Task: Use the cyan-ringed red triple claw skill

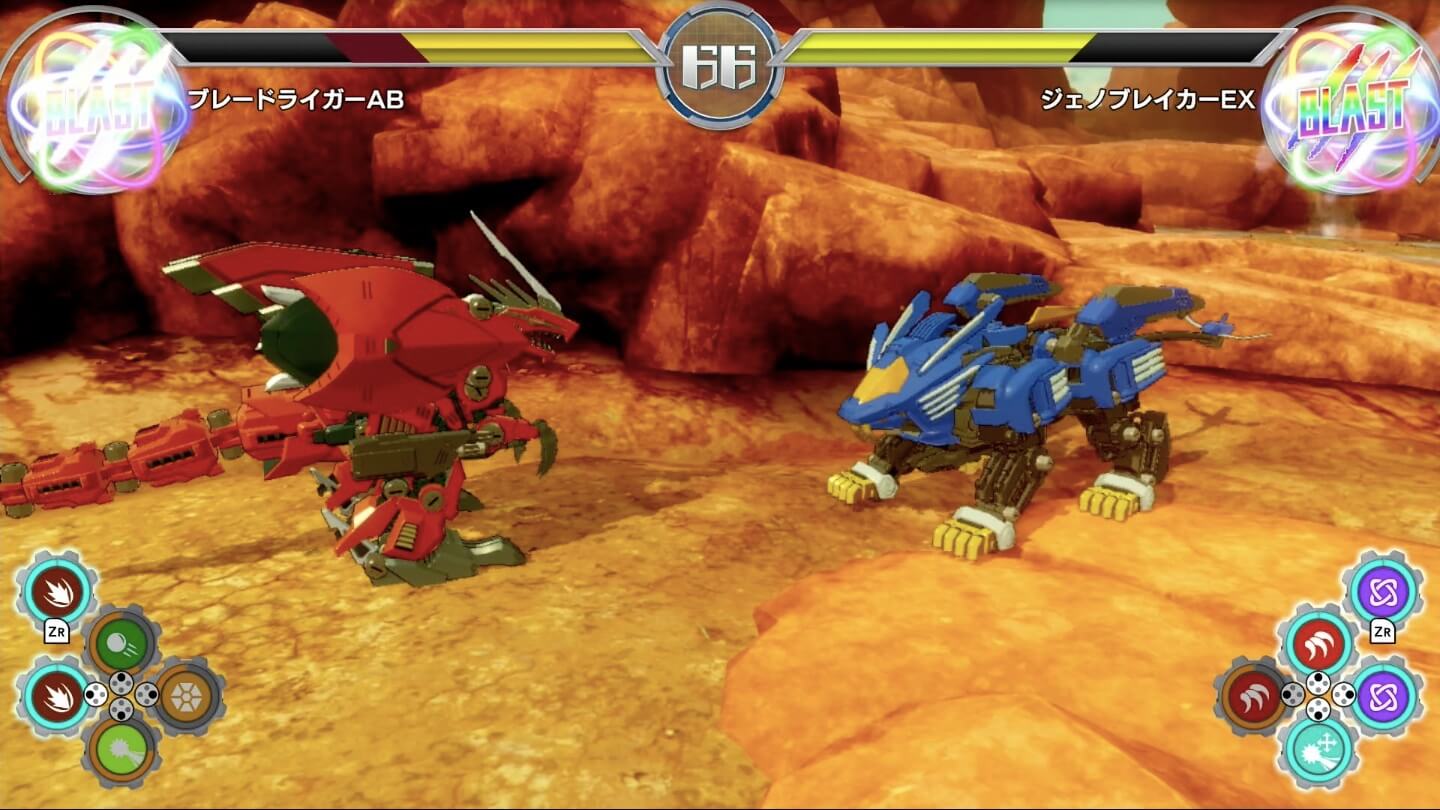Action: coord(1319,641)
